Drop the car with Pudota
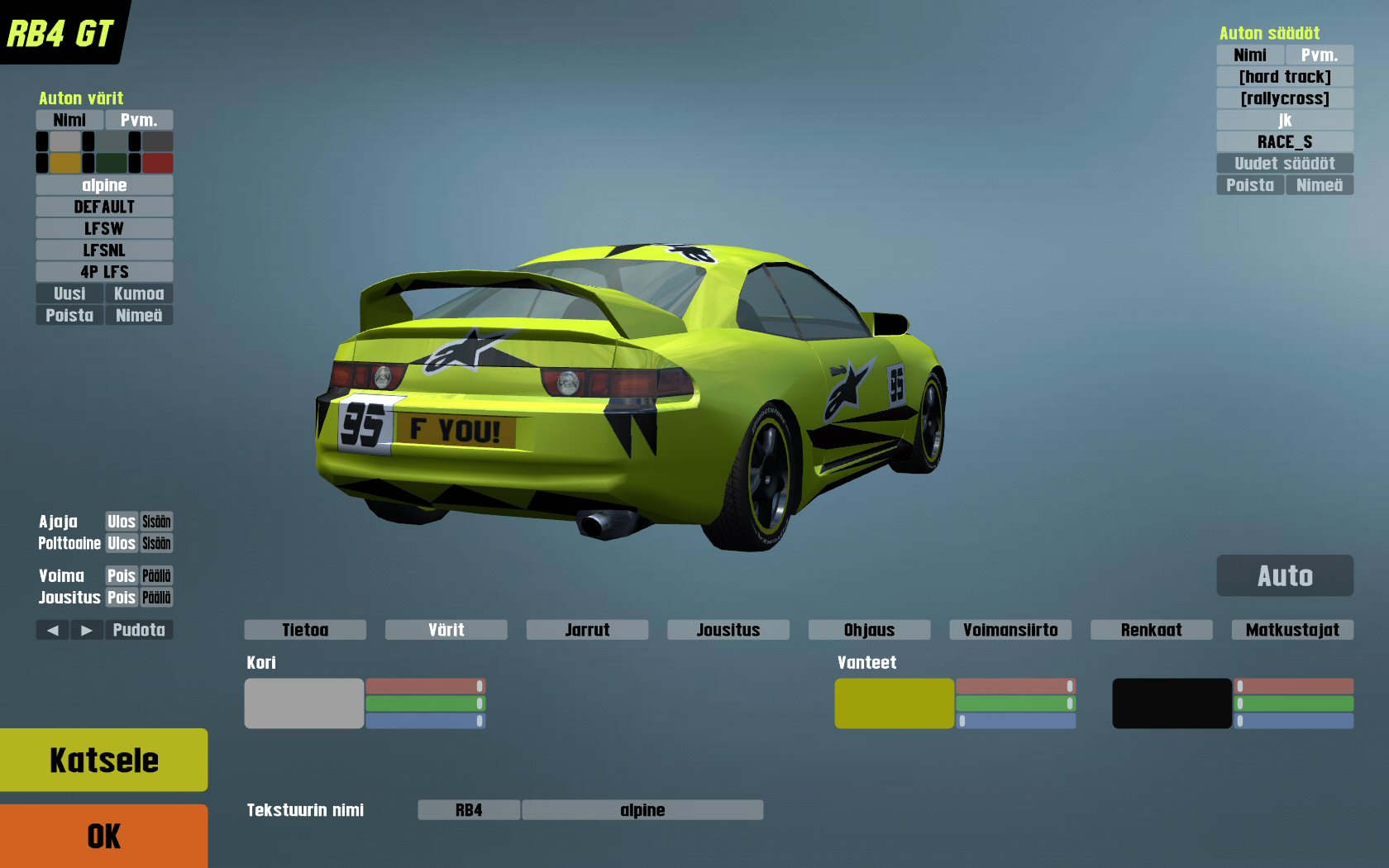1389x868 pixels. coord(139,630)
